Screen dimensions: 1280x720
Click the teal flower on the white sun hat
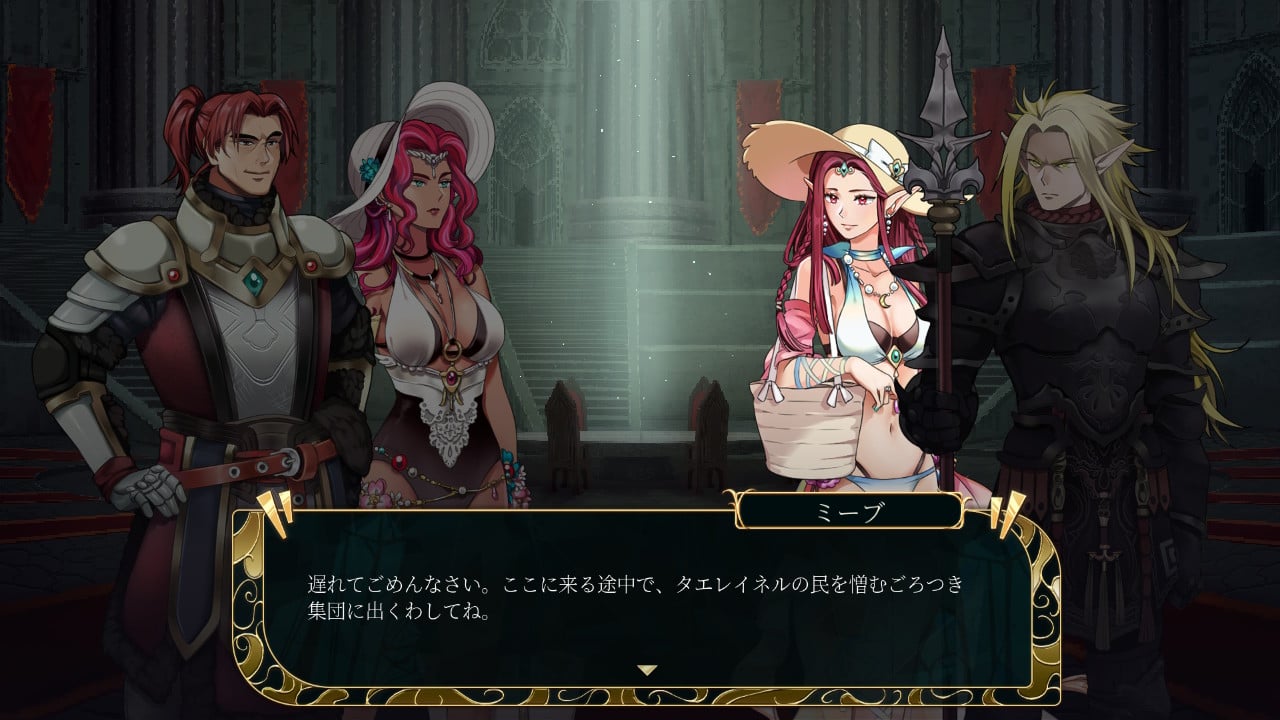coord(369,170)
